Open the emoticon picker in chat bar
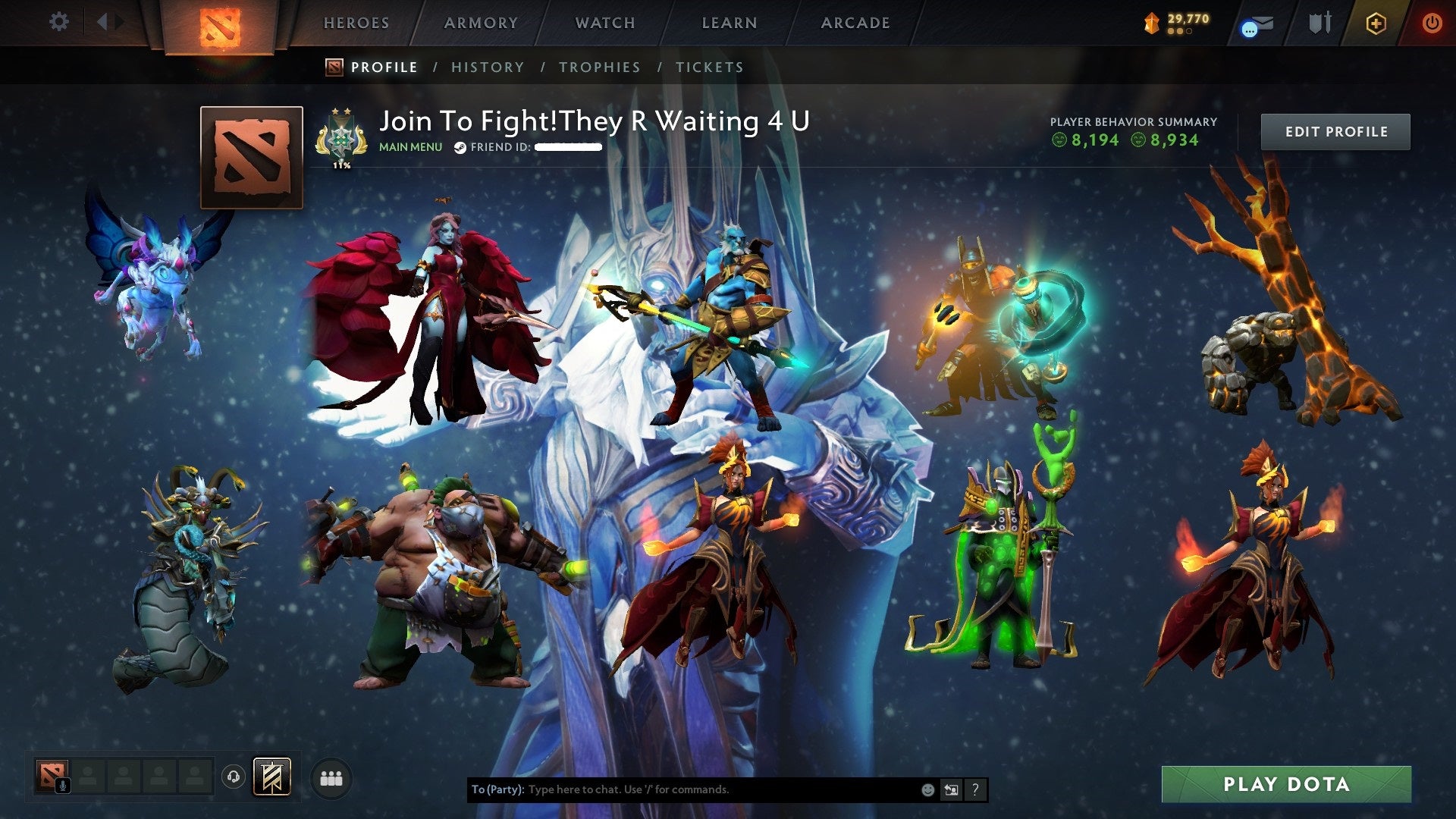1456x819 pixels. click(x=927, y=789)
